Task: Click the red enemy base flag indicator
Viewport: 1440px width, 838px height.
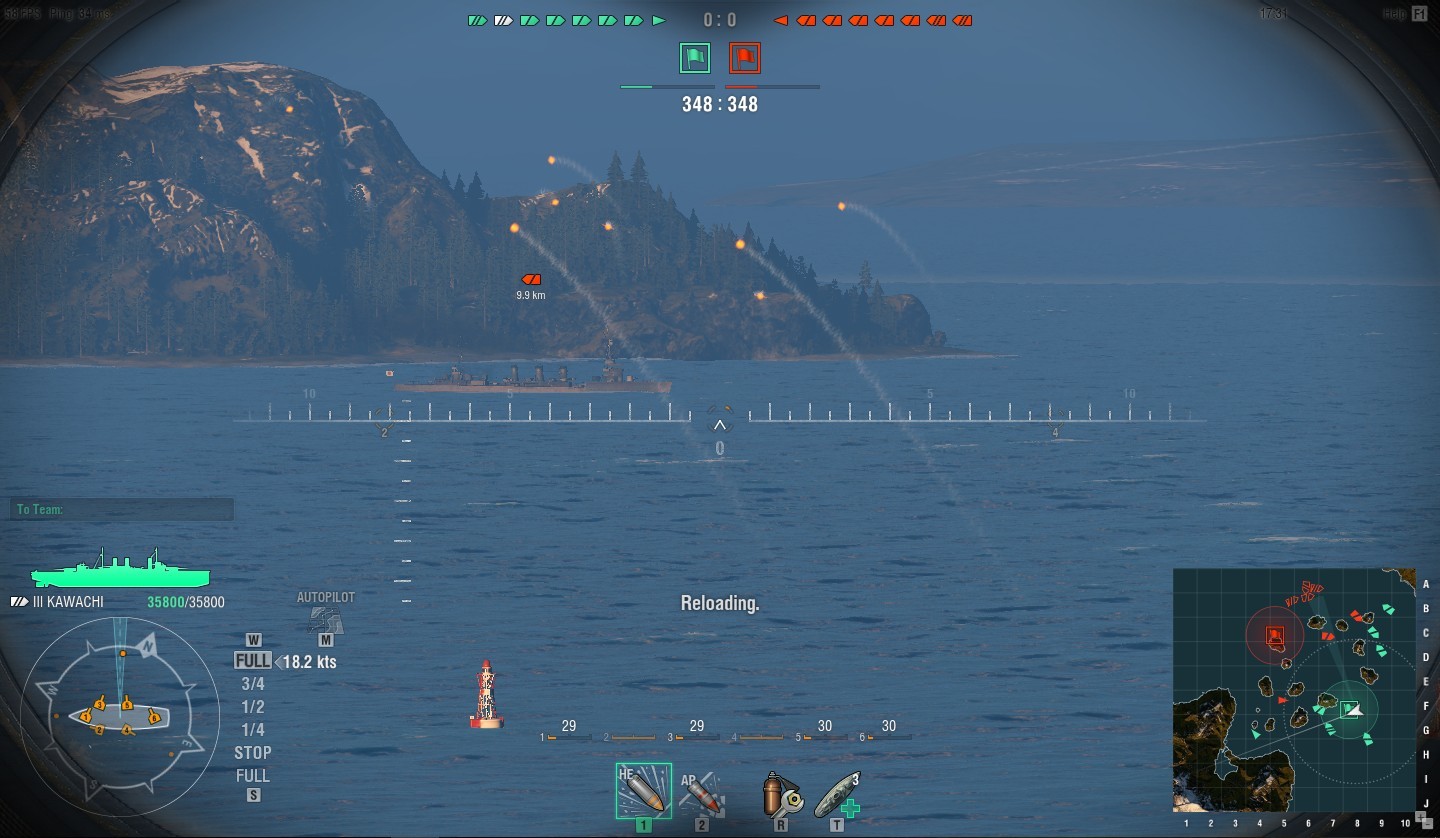Action: point(744,58)
